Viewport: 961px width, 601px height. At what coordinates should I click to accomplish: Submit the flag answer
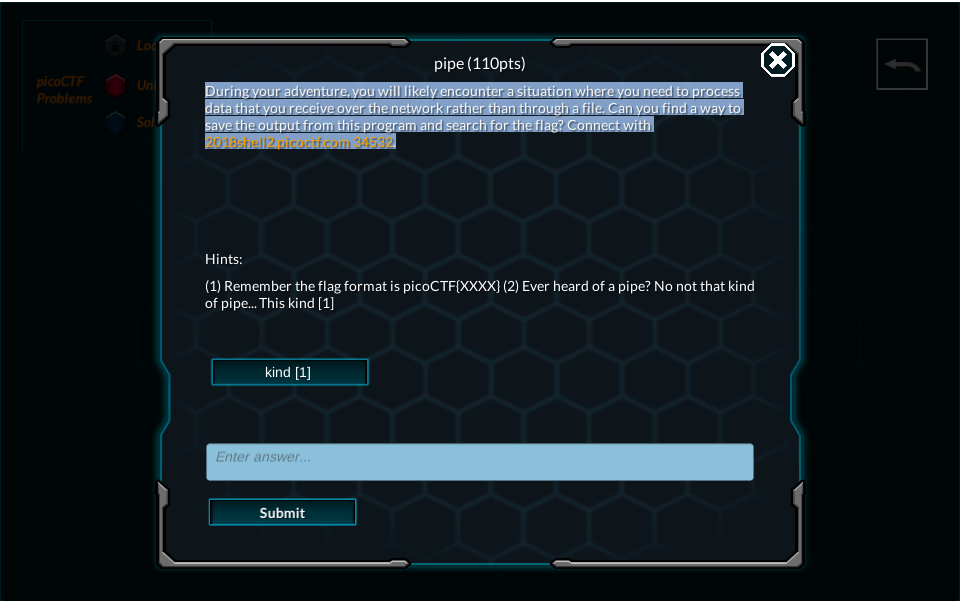[x=282, y=512]
